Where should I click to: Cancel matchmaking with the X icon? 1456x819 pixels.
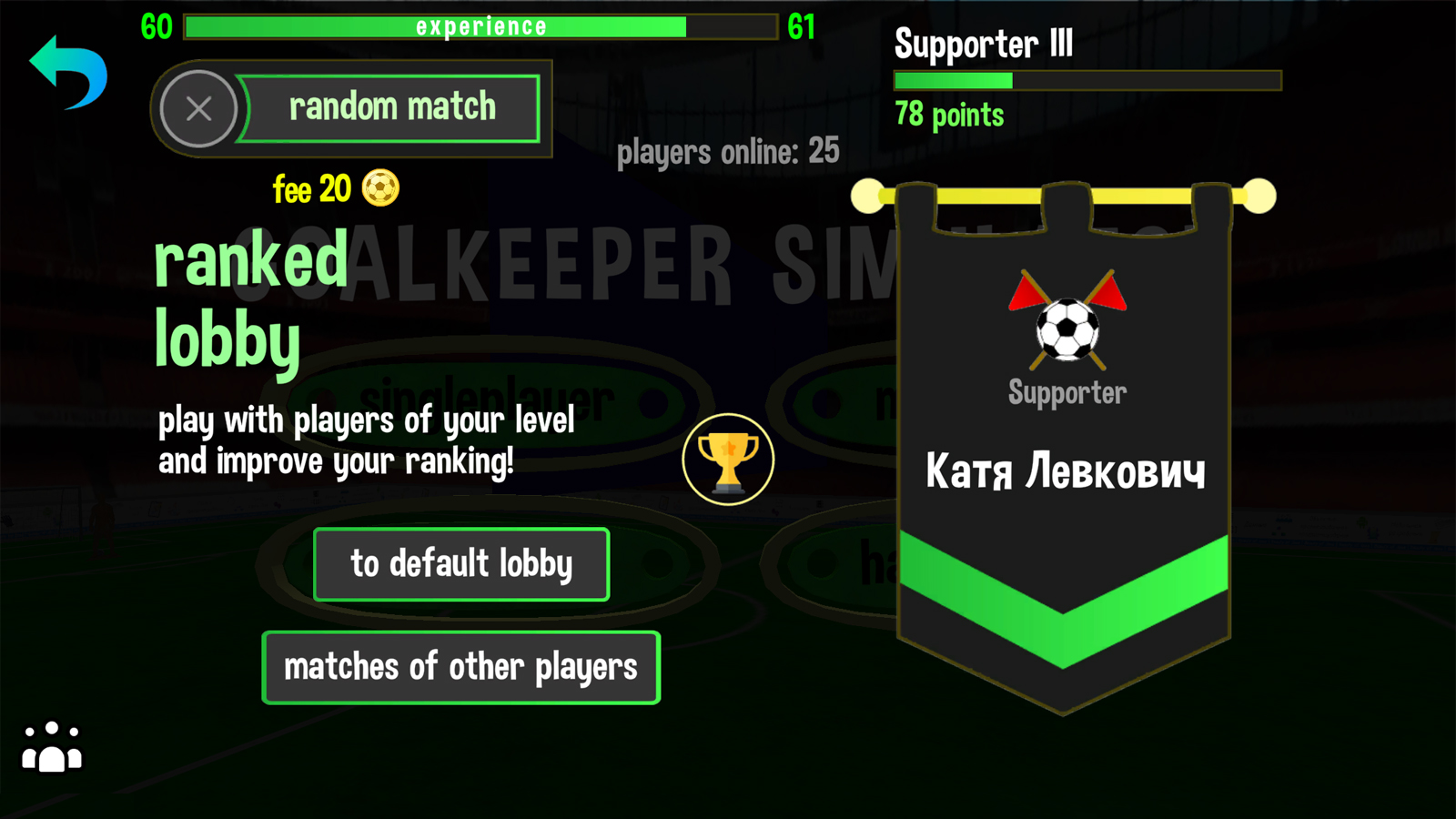point(198,108)
